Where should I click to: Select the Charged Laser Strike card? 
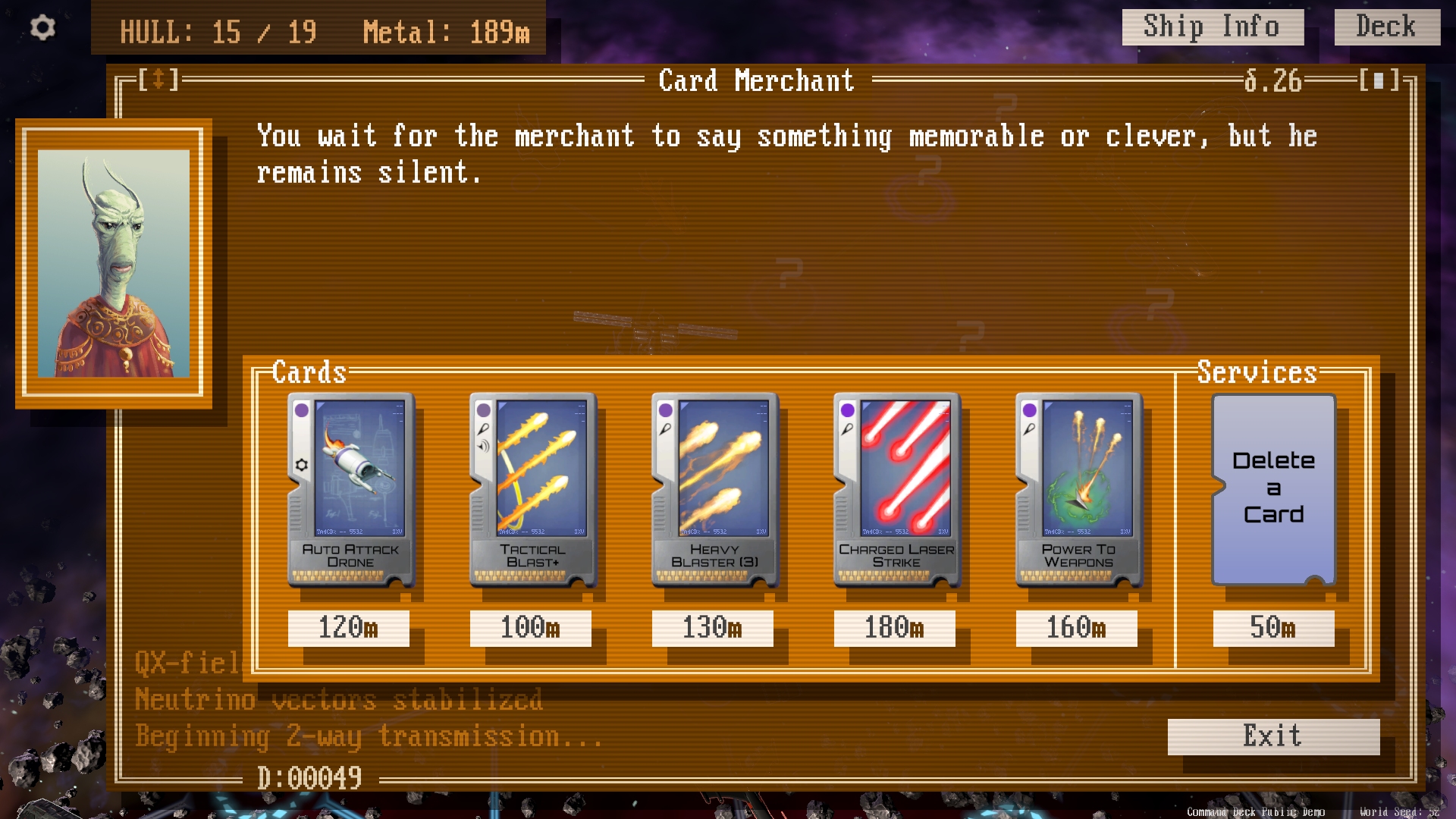click(x=897, y=489)
